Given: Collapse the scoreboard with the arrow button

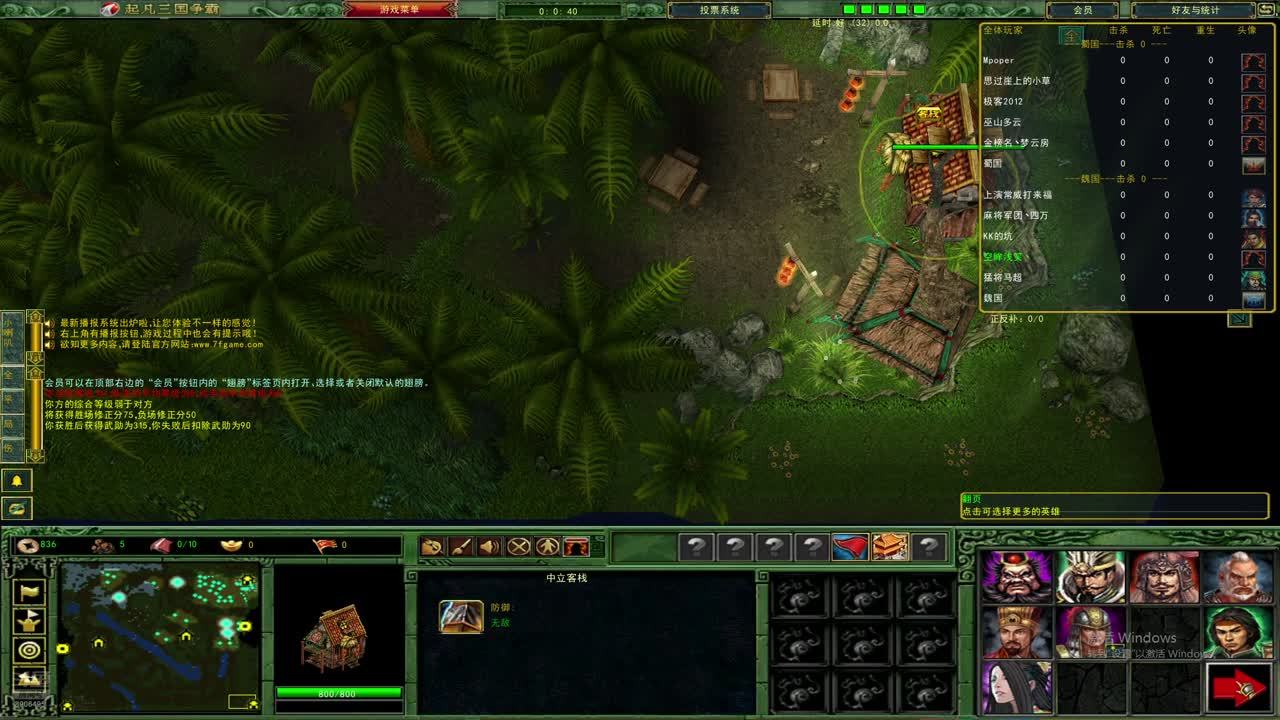Looking at the screenshot, I should [x=1239, y=319].
